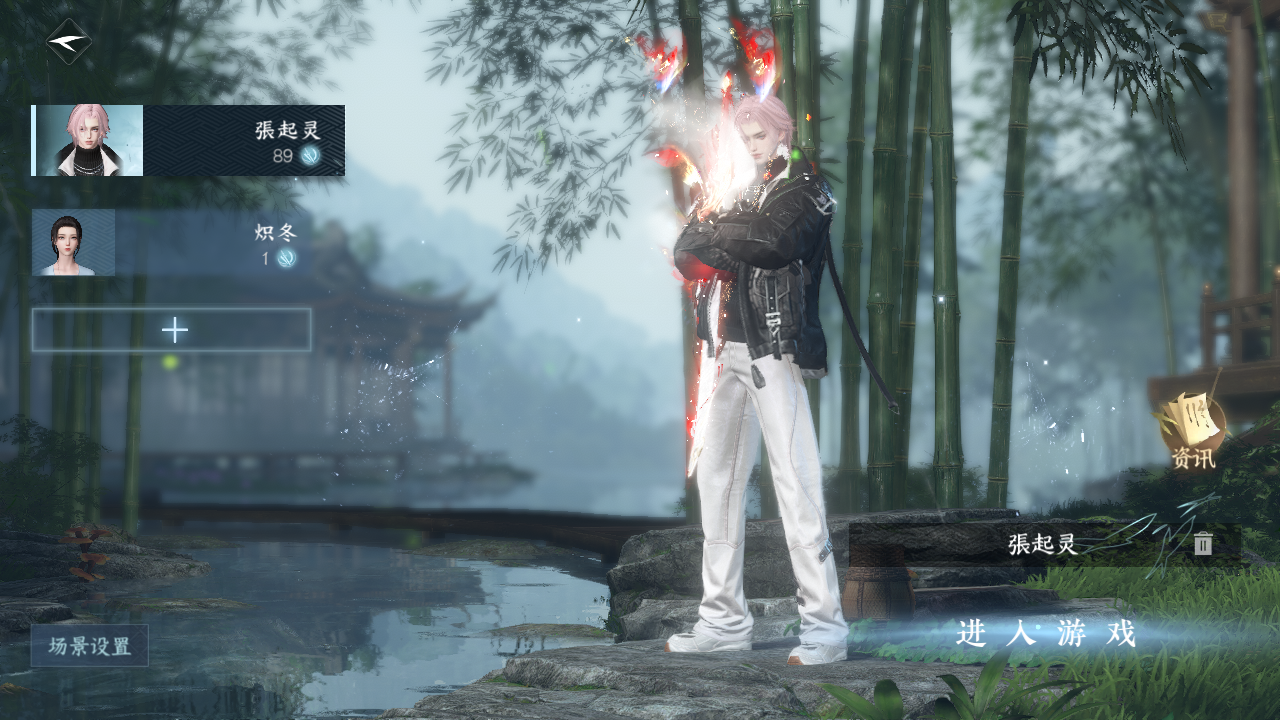Create a new character with the plus slot

pos(172,330)
